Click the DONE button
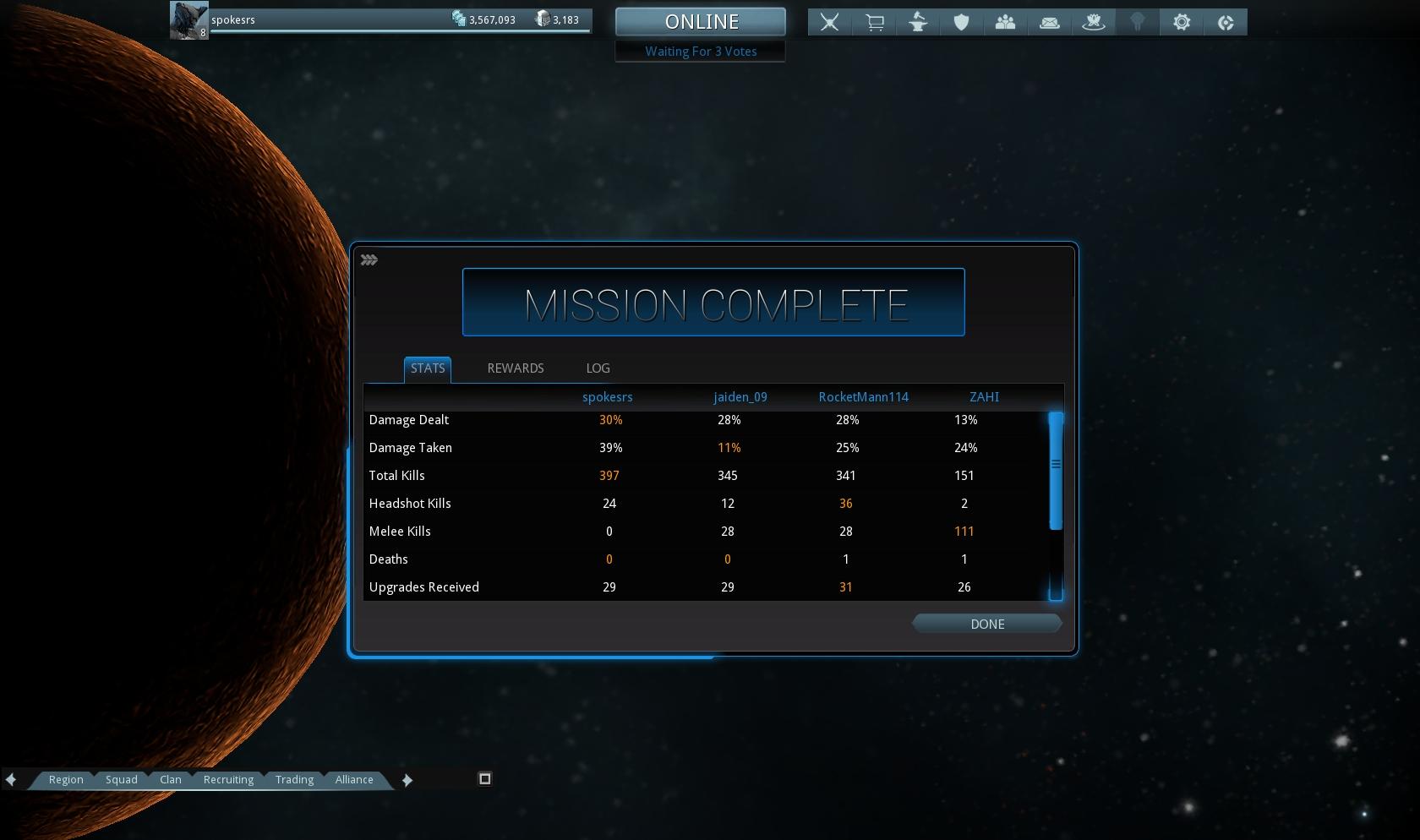Viewport: 1420px width, 840px height. pos(986,624)
